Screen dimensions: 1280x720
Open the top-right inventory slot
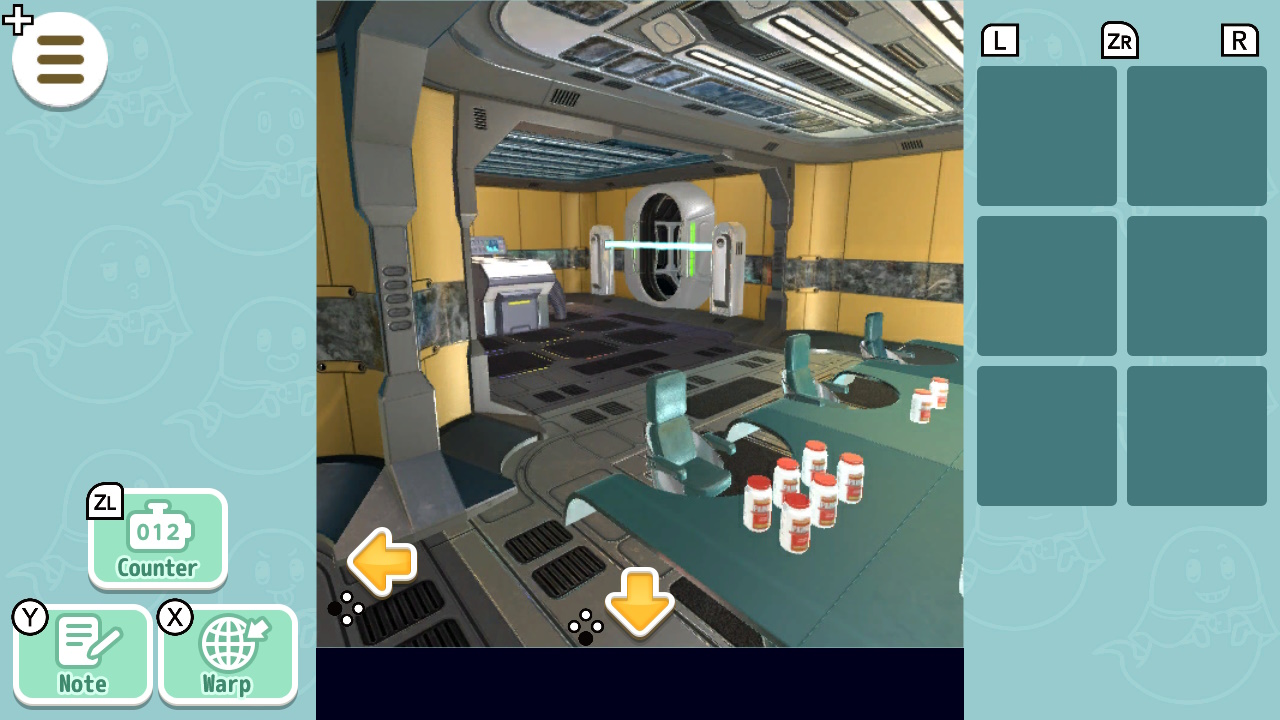(1196, 135)
